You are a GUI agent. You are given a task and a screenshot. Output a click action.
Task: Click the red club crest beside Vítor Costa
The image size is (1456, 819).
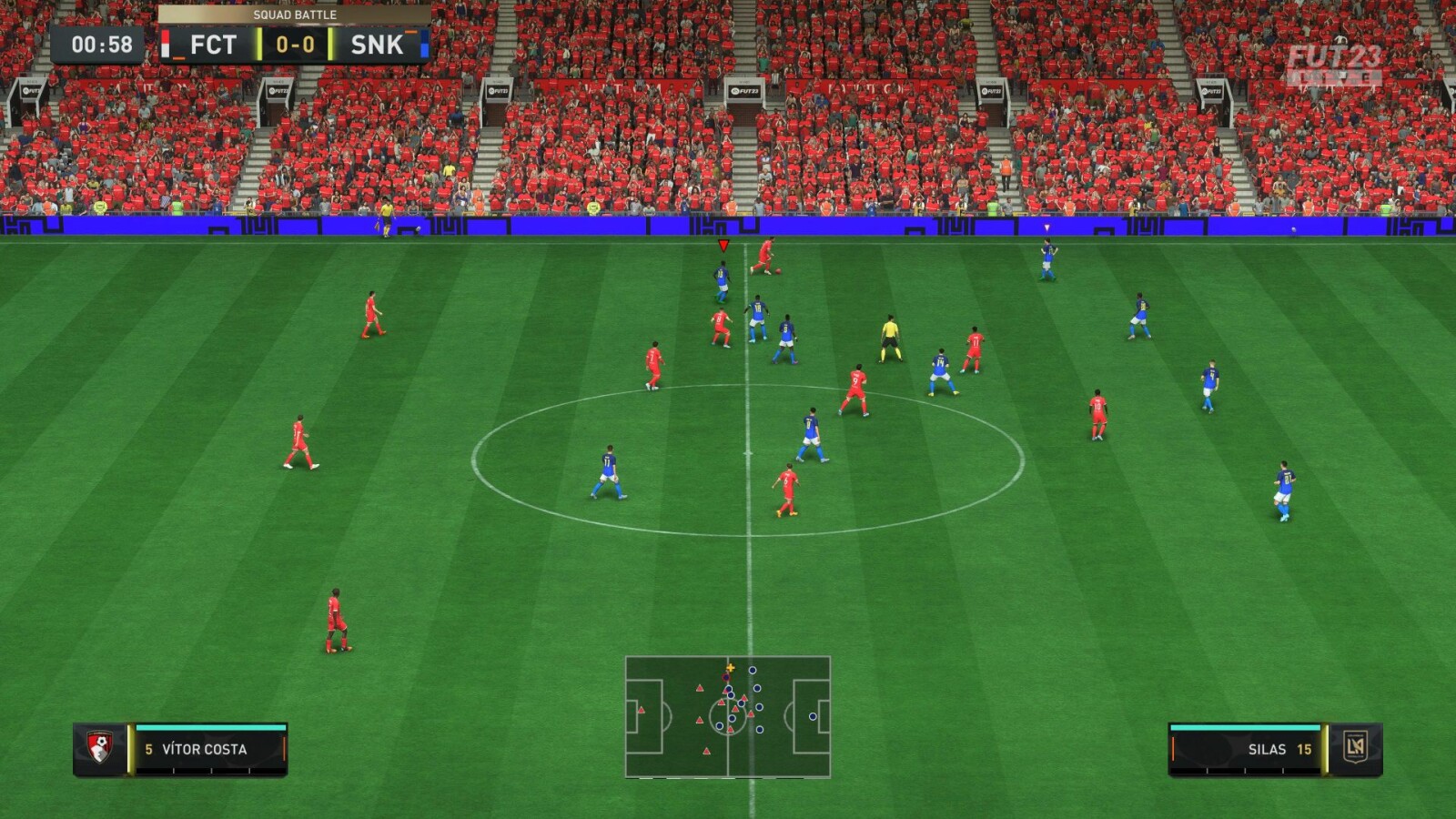click(x=99, y=748)
